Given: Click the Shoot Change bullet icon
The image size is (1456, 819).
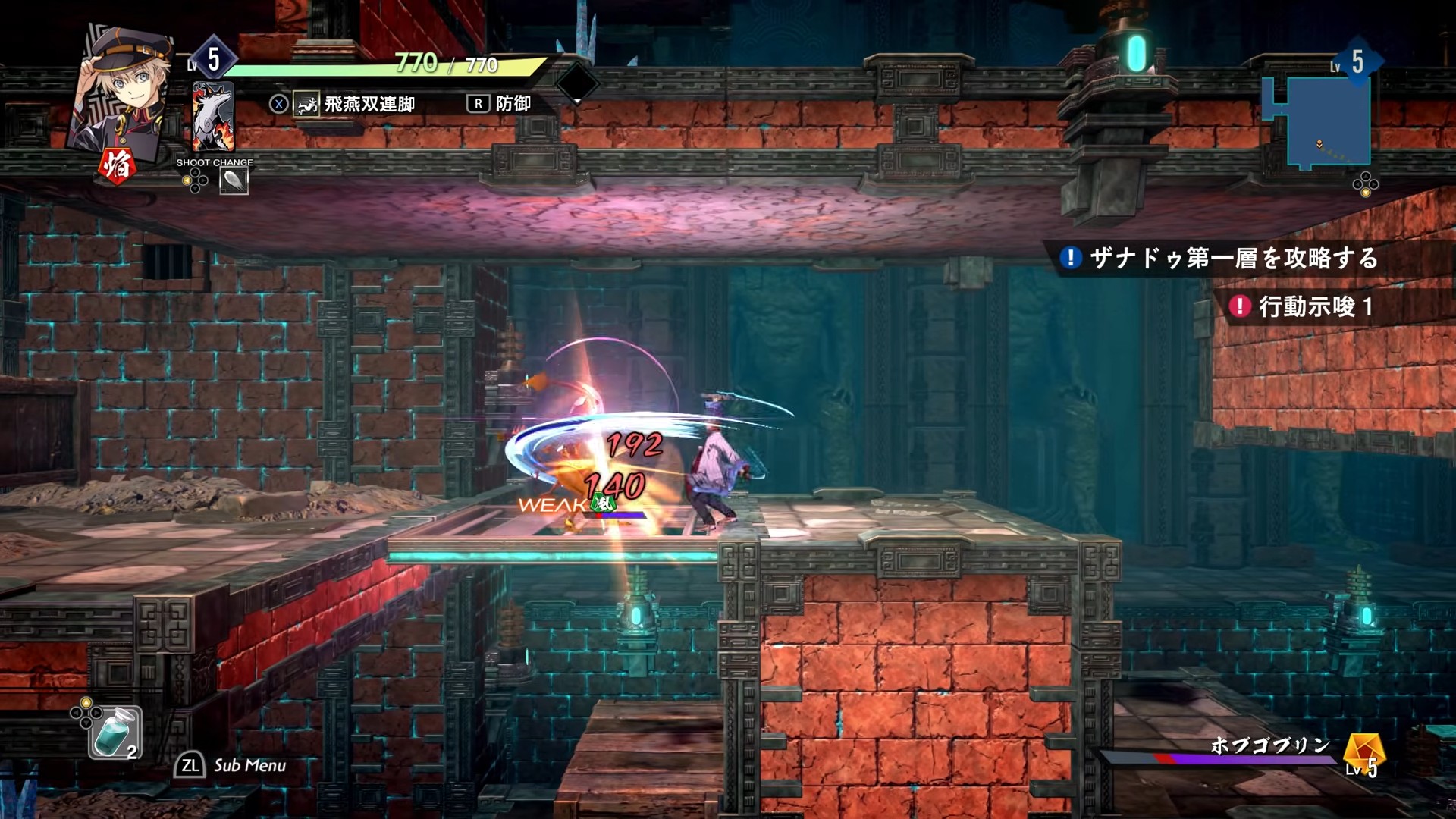Looking at the screenshot, I should (234, 181).
